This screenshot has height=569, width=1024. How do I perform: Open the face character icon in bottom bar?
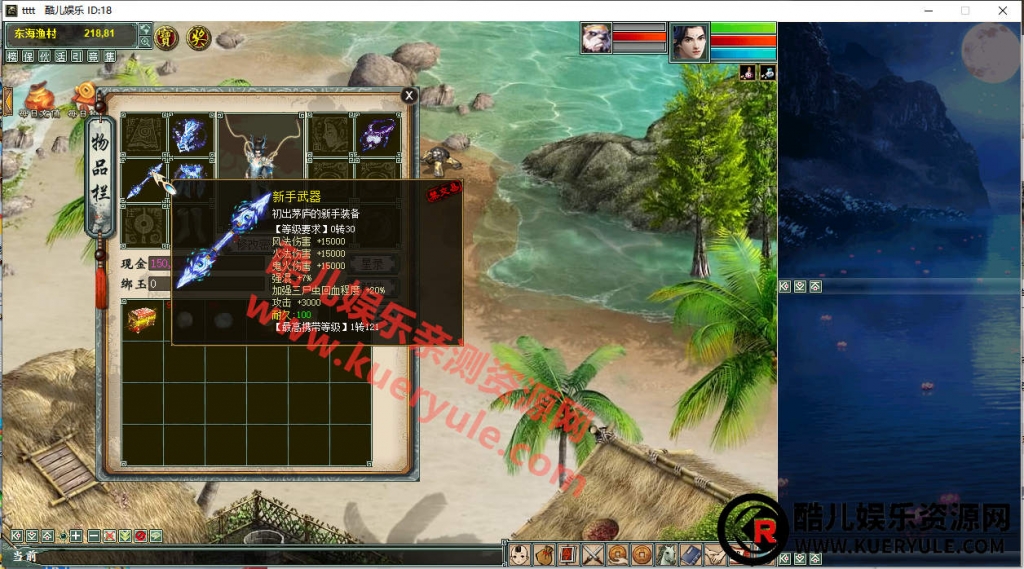click(x=519, y=554)
